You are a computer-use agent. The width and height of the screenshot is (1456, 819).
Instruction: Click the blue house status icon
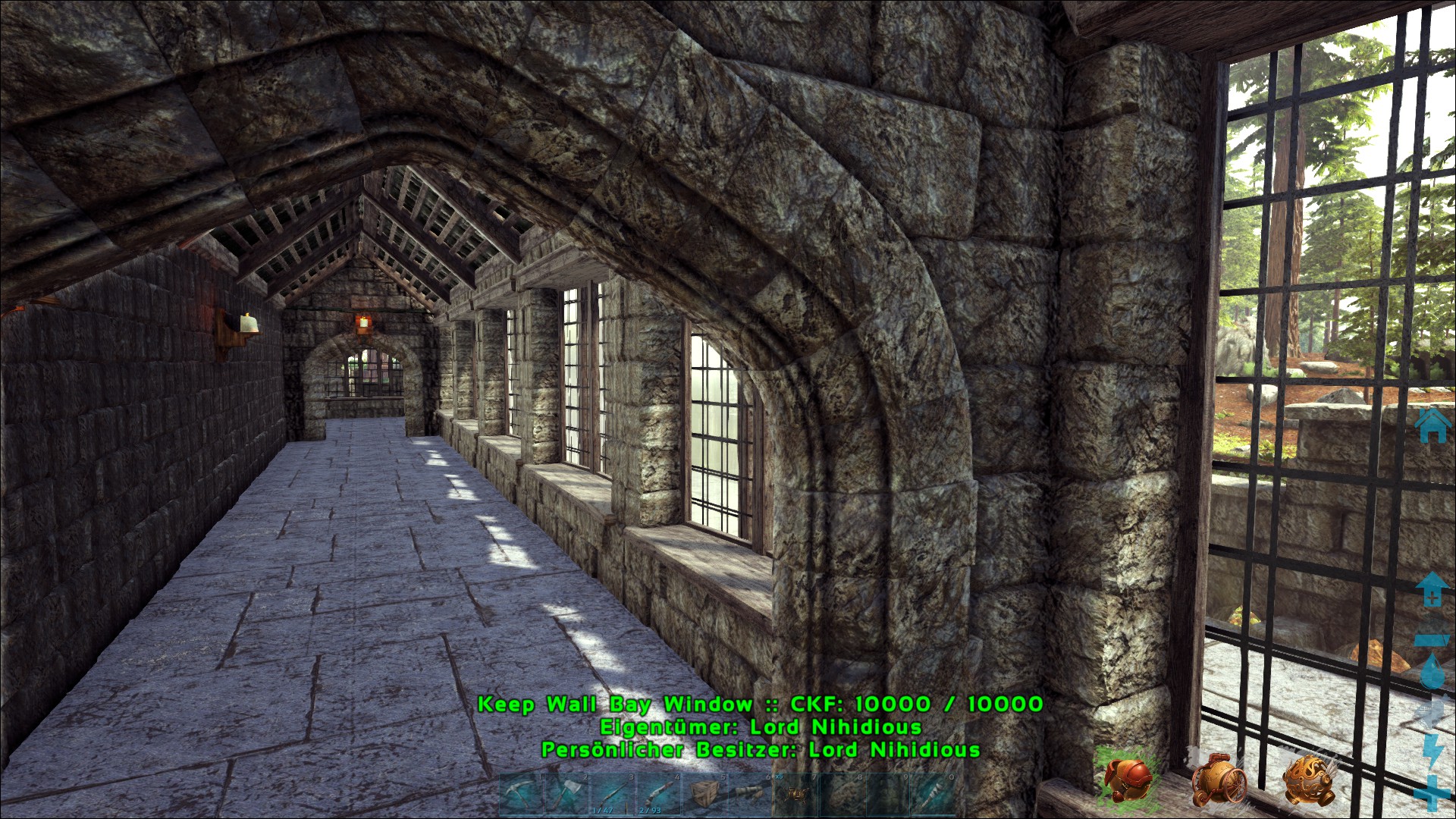[x=1432, y=425]
